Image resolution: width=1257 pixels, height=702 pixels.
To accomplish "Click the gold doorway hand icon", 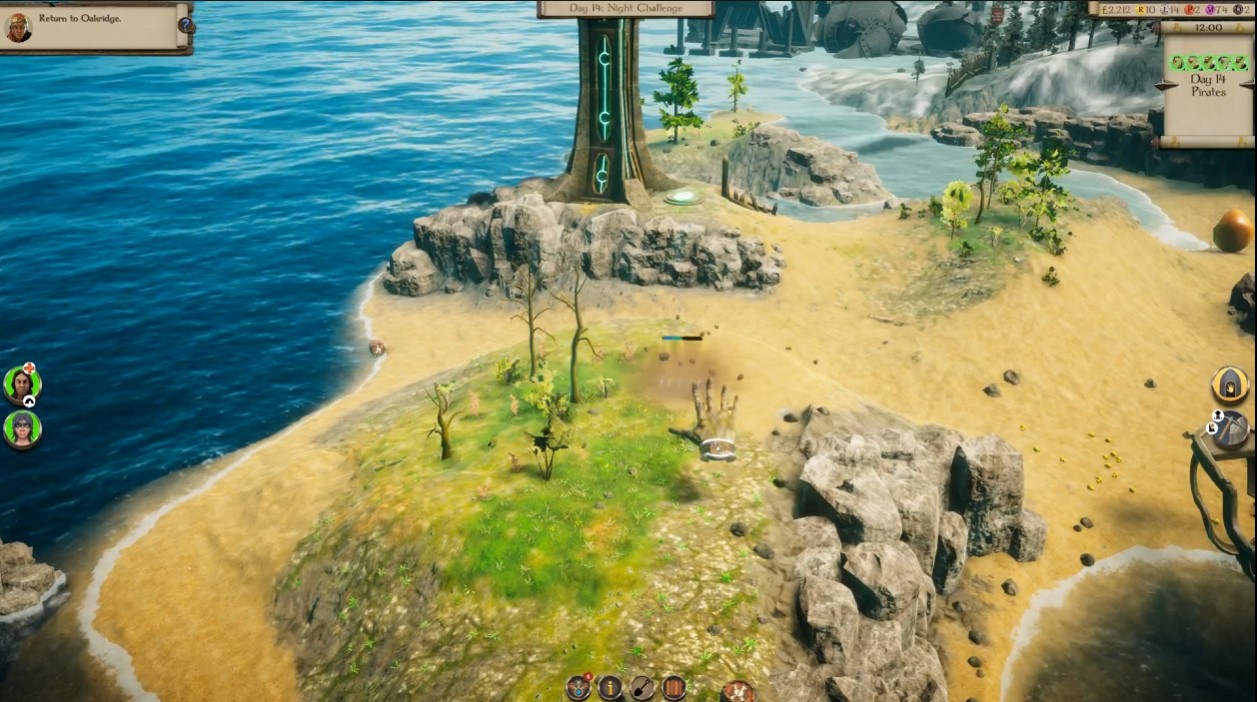I will tap(1230, 384).
